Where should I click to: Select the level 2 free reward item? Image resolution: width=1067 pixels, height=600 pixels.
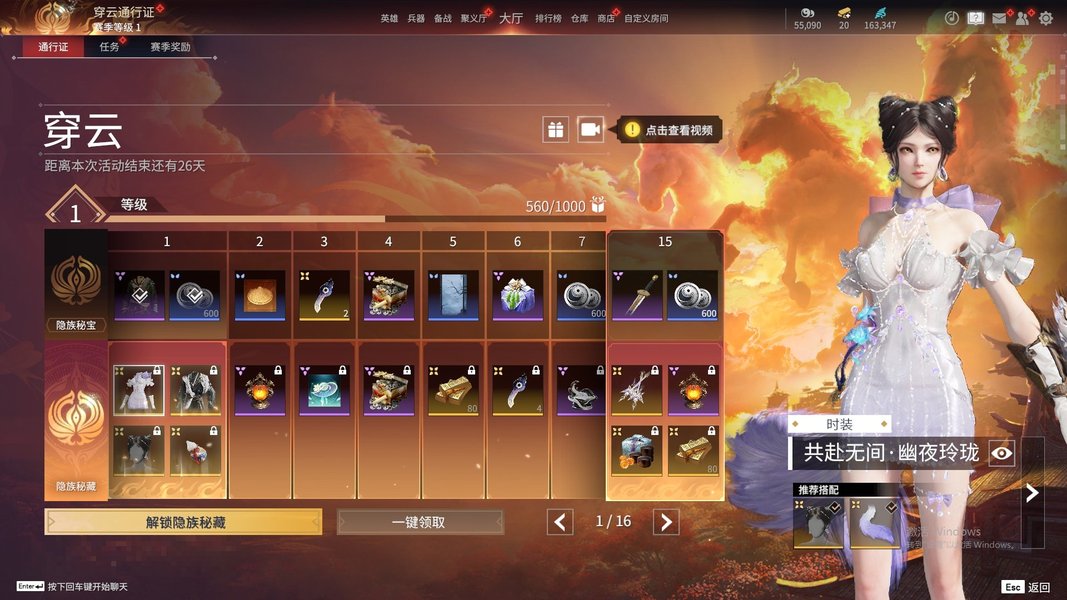[x=260, y=295]
